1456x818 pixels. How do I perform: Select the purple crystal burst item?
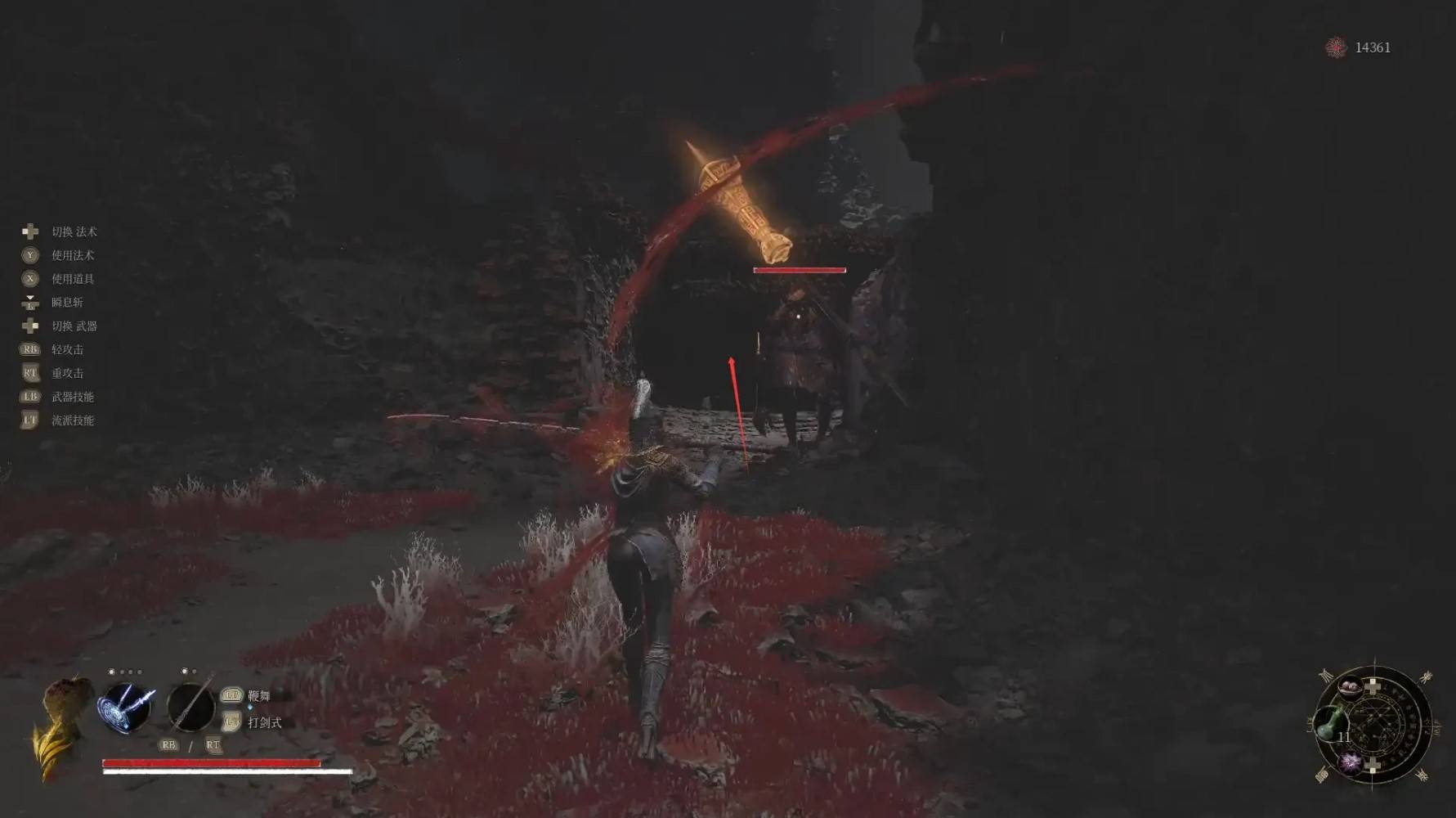(1350, 762)
